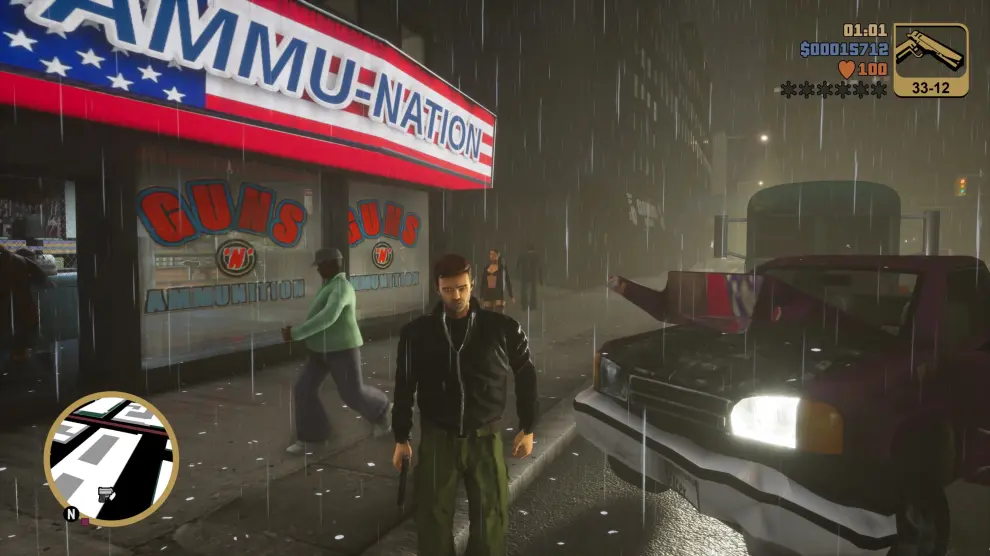The height and width of the screenshot is (556, 990).
Task: Select the pistol weapon icon
Action: click(x=930, y=51)
